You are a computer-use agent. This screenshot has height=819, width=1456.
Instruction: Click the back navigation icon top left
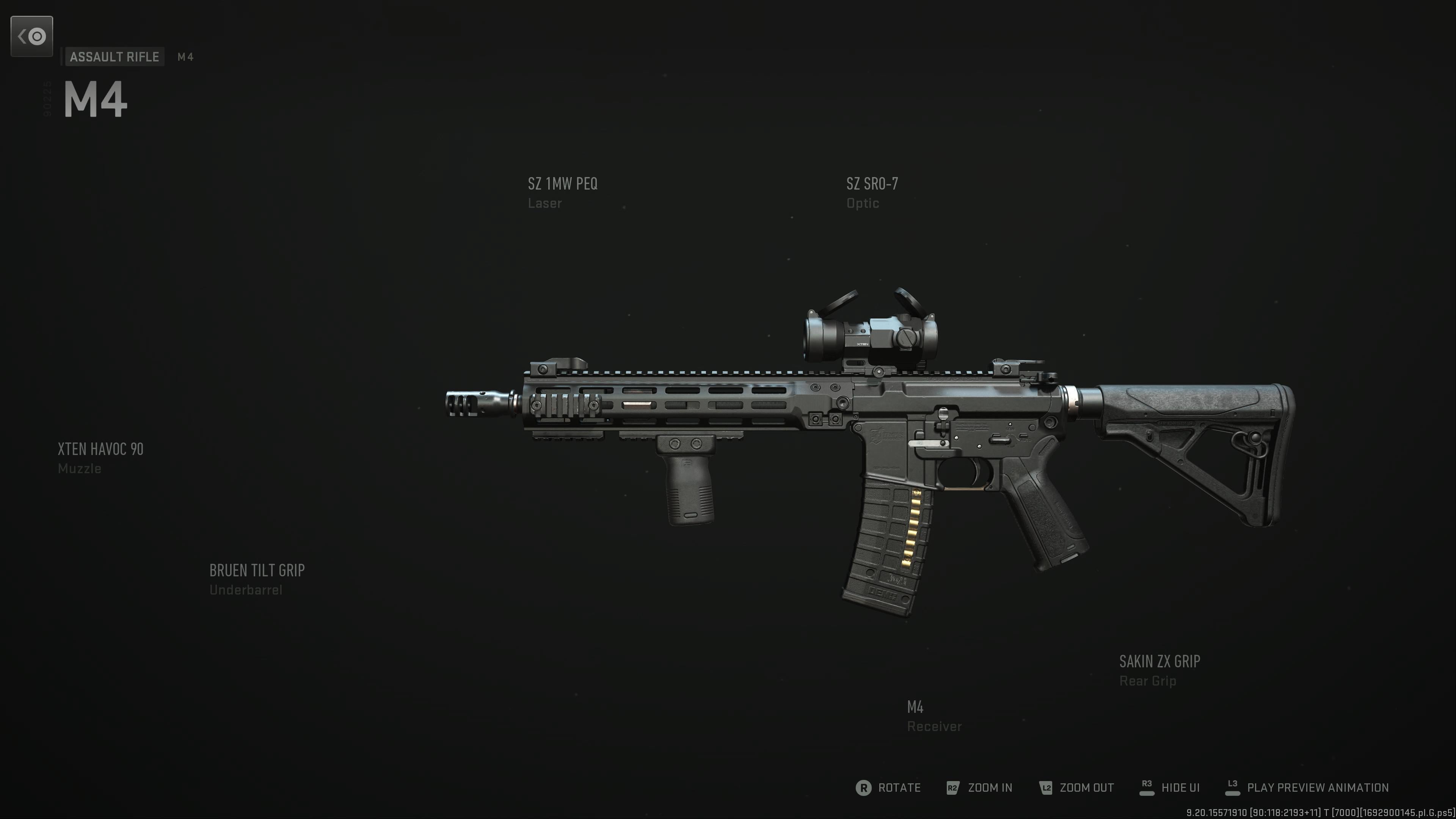[31, 36]
